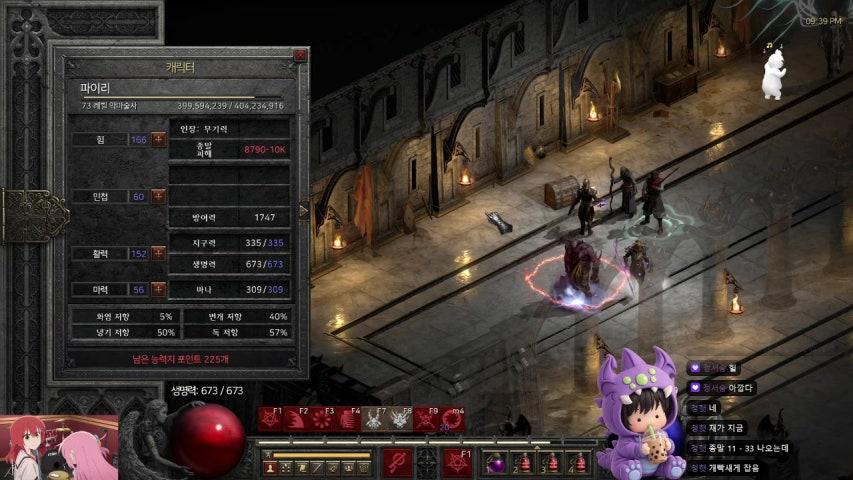Add a point to Energy (마력)
The image size is (853, 480).
click(x=159, y=289)
